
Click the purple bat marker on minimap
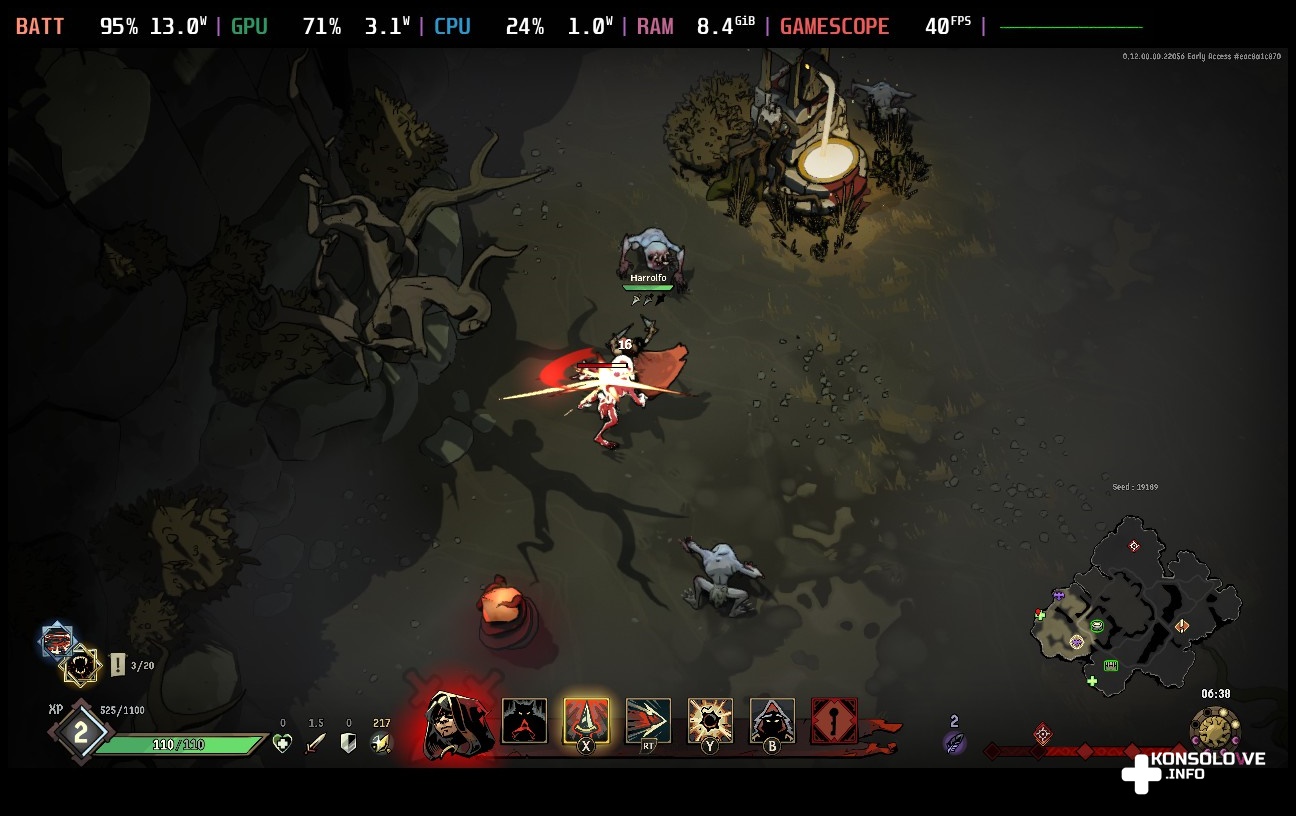point(1058,595)
